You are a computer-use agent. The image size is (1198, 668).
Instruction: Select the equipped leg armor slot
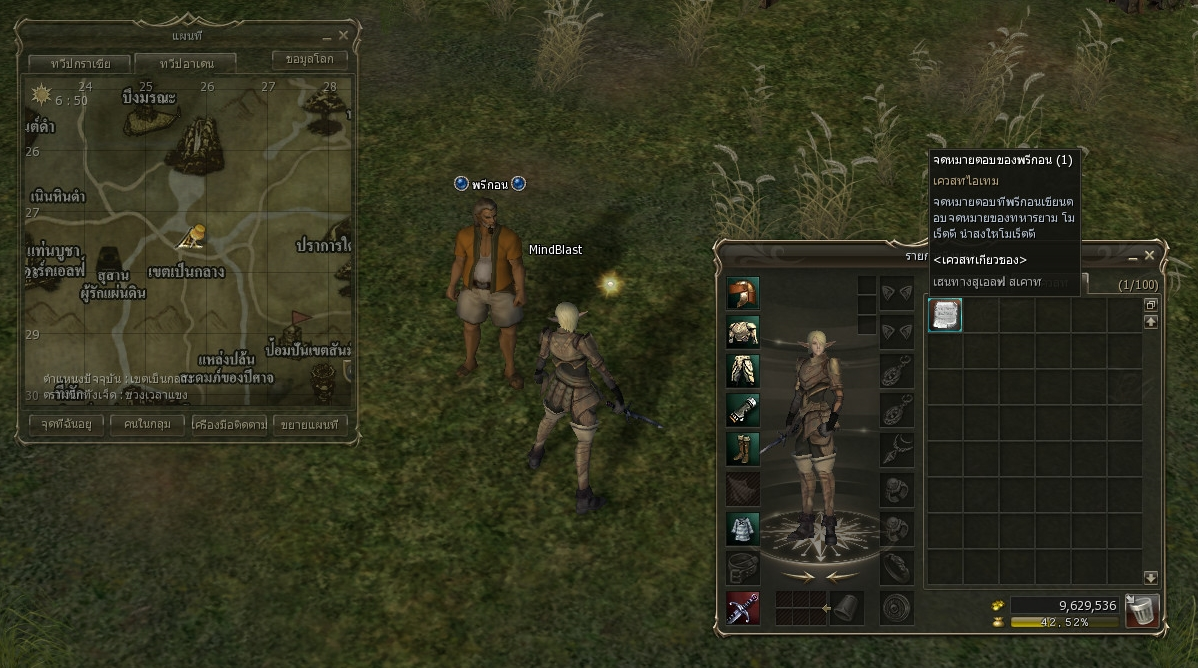(x=743, y=371)
